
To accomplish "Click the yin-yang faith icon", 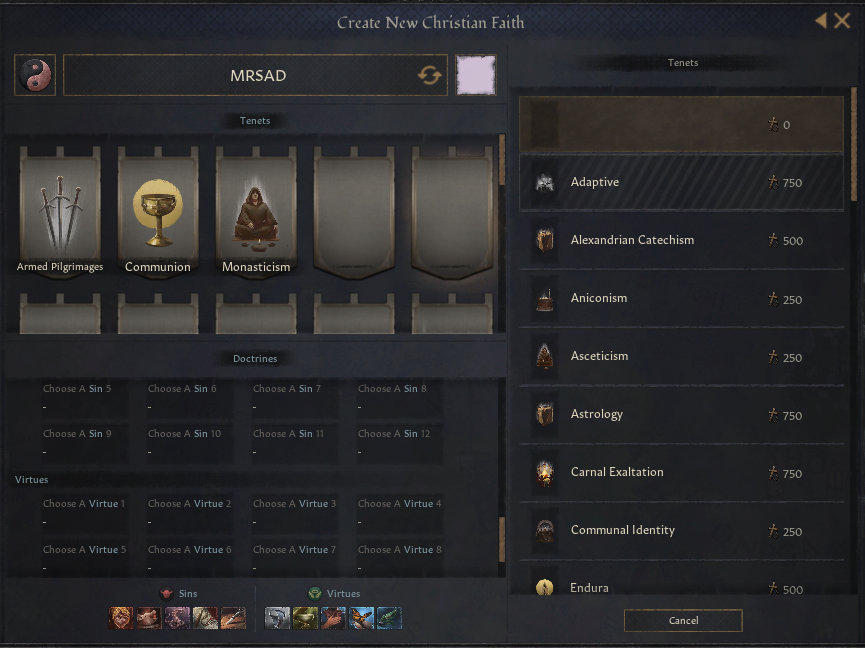I will coord(35,76).
